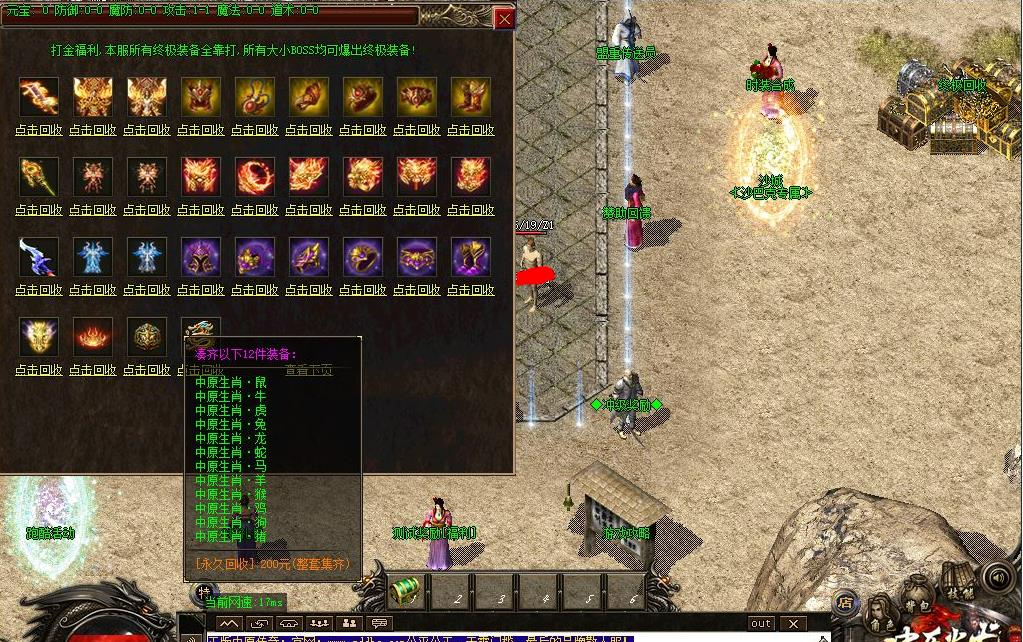Click 点击回收 under the purple boots
Screen dimensions: 1023x642
(x=470, y=290)
